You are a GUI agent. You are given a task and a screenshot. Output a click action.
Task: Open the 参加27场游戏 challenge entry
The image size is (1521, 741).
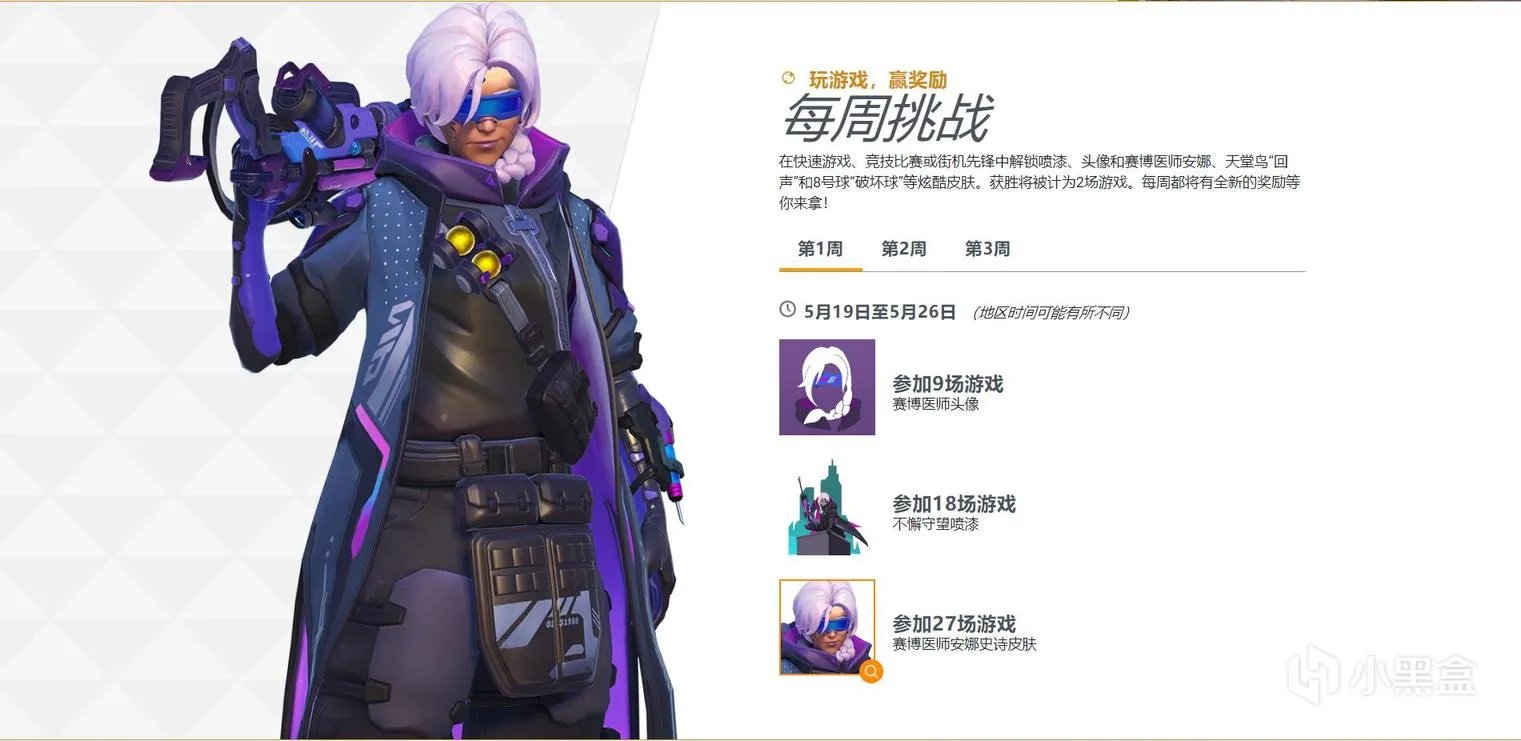(954, 623)
